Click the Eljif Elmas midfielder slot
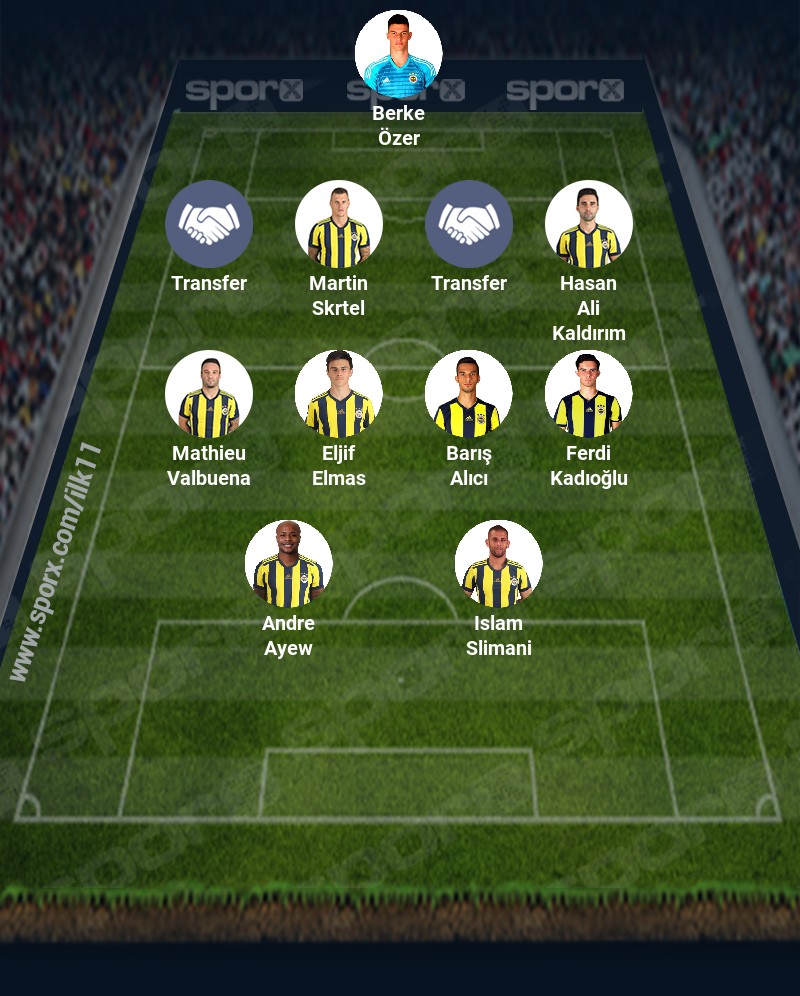Viewport: 800px width, 996px height. tap(338, 394)
